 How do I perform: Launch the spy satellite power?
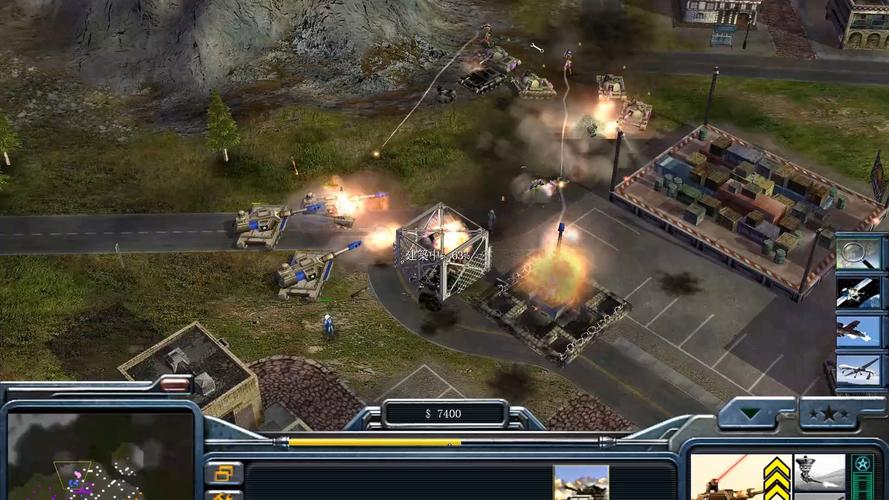coord(858,292)
